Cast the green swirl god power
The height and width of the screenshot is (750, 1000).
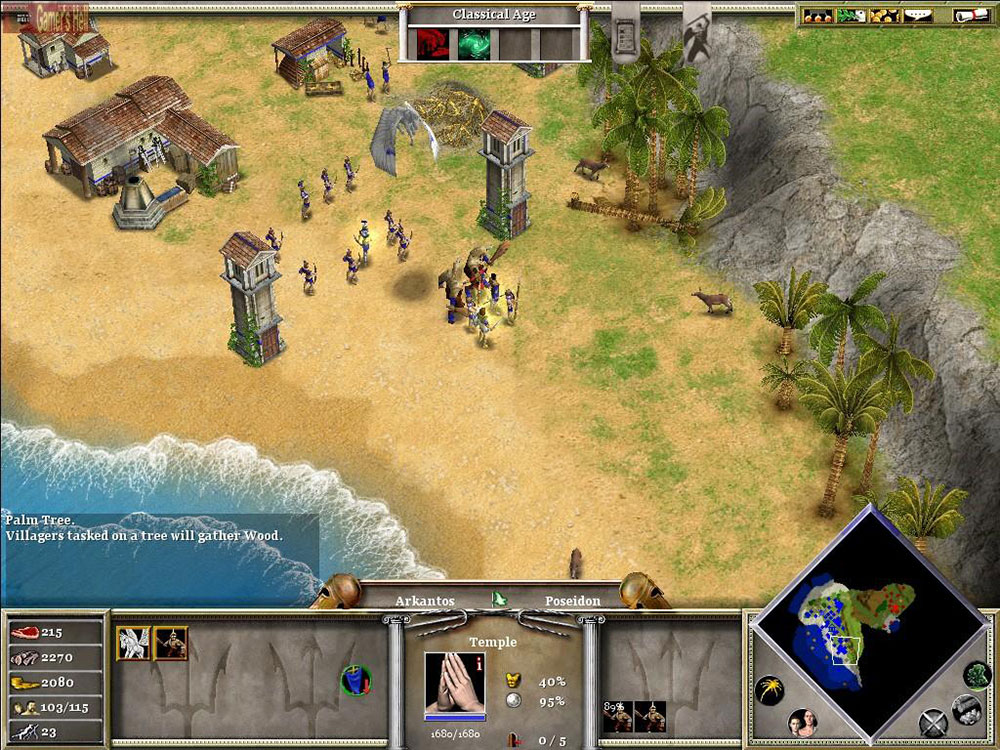click(x=473, y=43)
